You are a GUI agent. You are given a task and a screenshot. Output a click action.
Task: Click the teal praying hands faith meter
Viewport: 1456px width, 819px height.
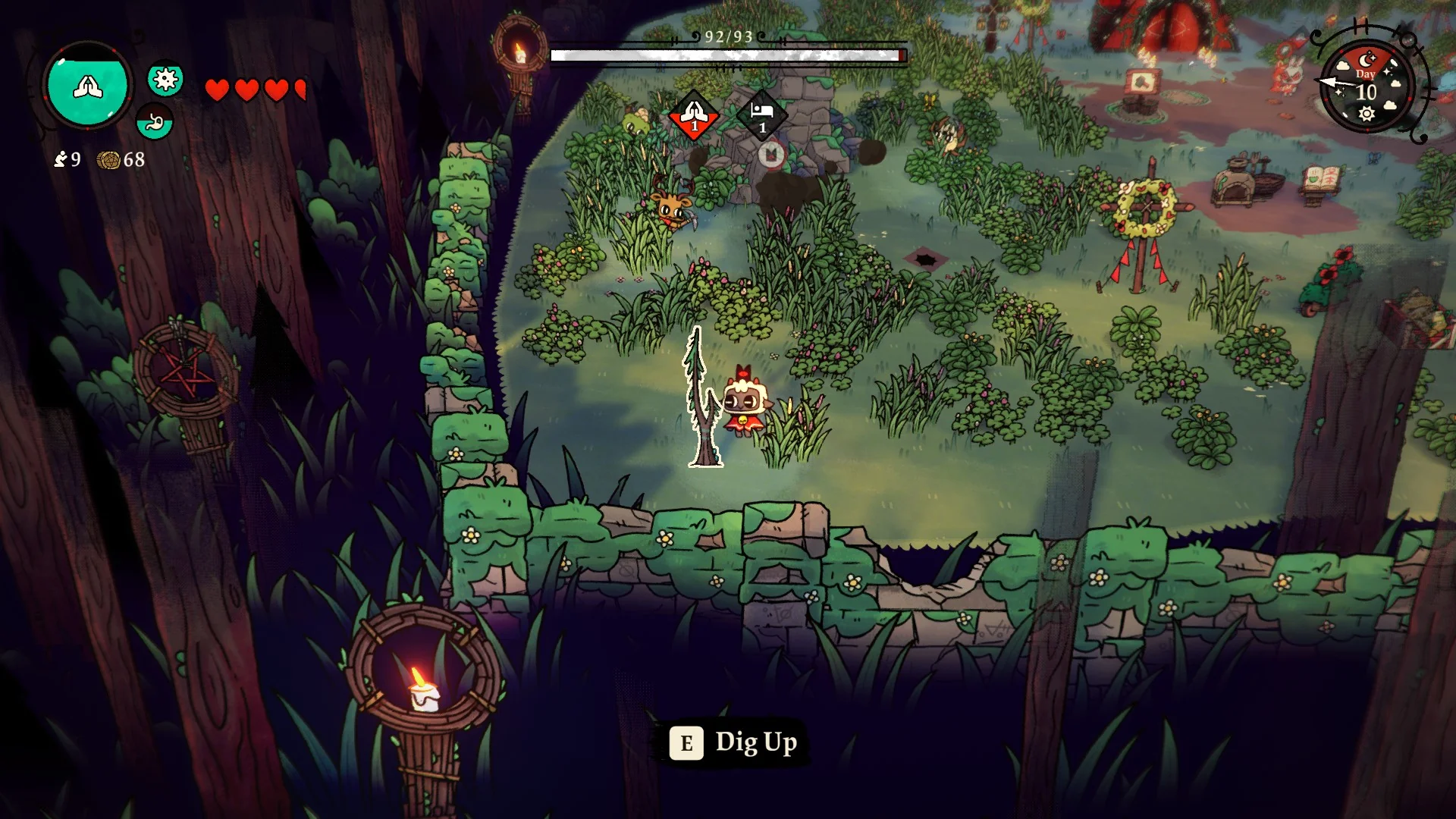point(87,86)
